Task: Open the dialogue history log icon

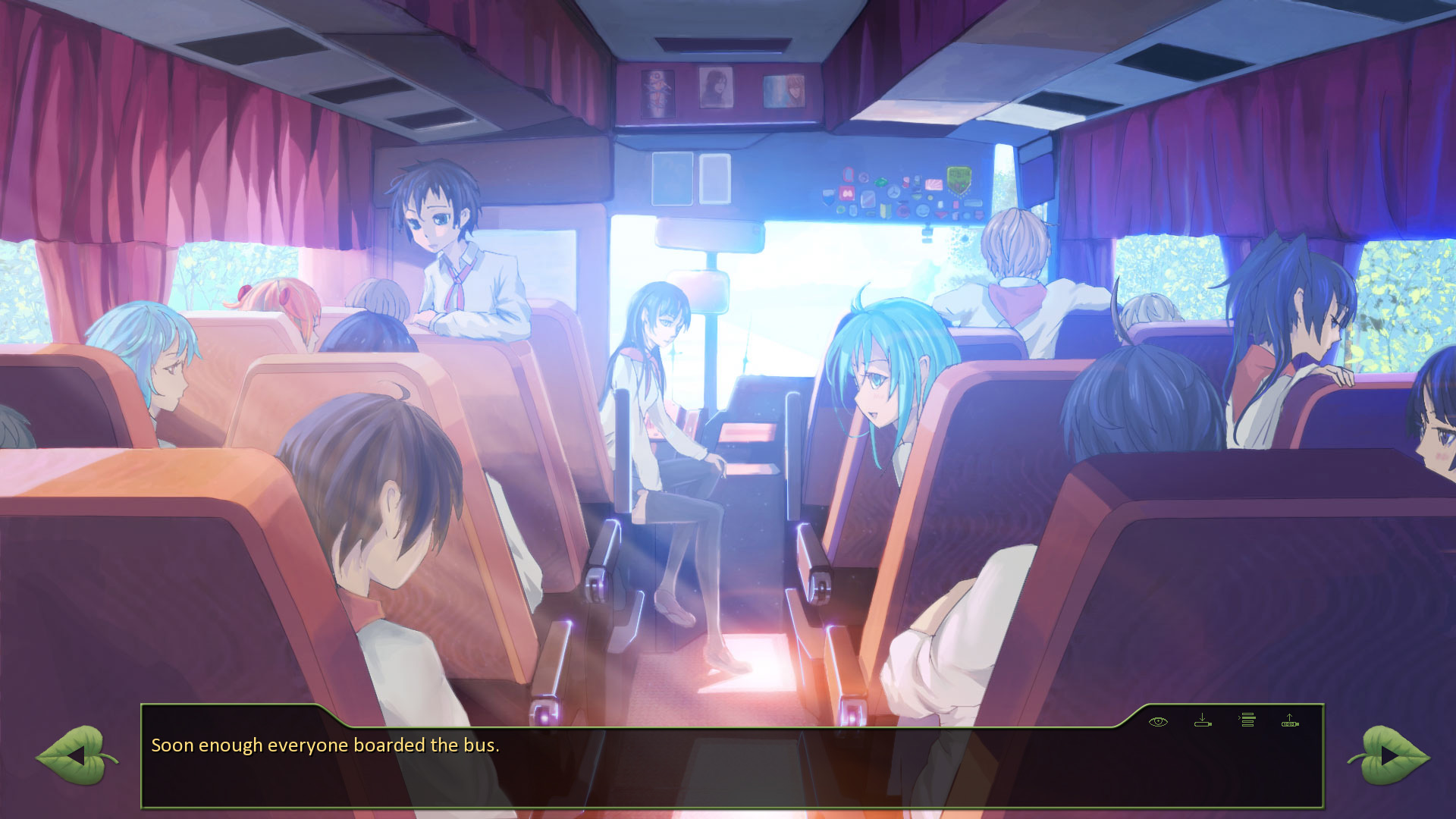Action: click(x=1247, y=720)
